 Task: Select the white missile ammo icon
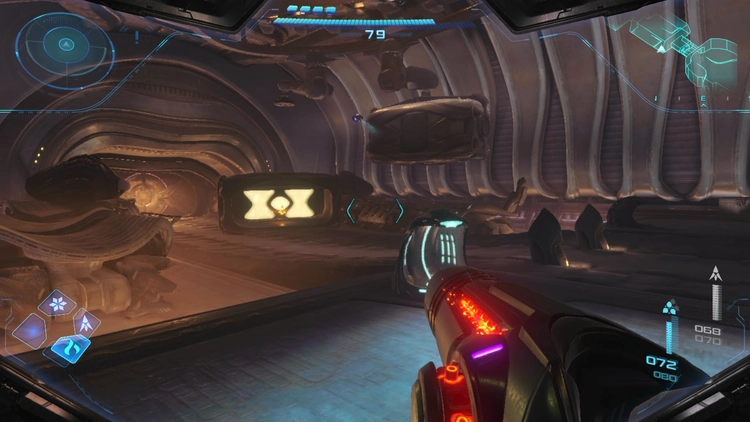716,274
